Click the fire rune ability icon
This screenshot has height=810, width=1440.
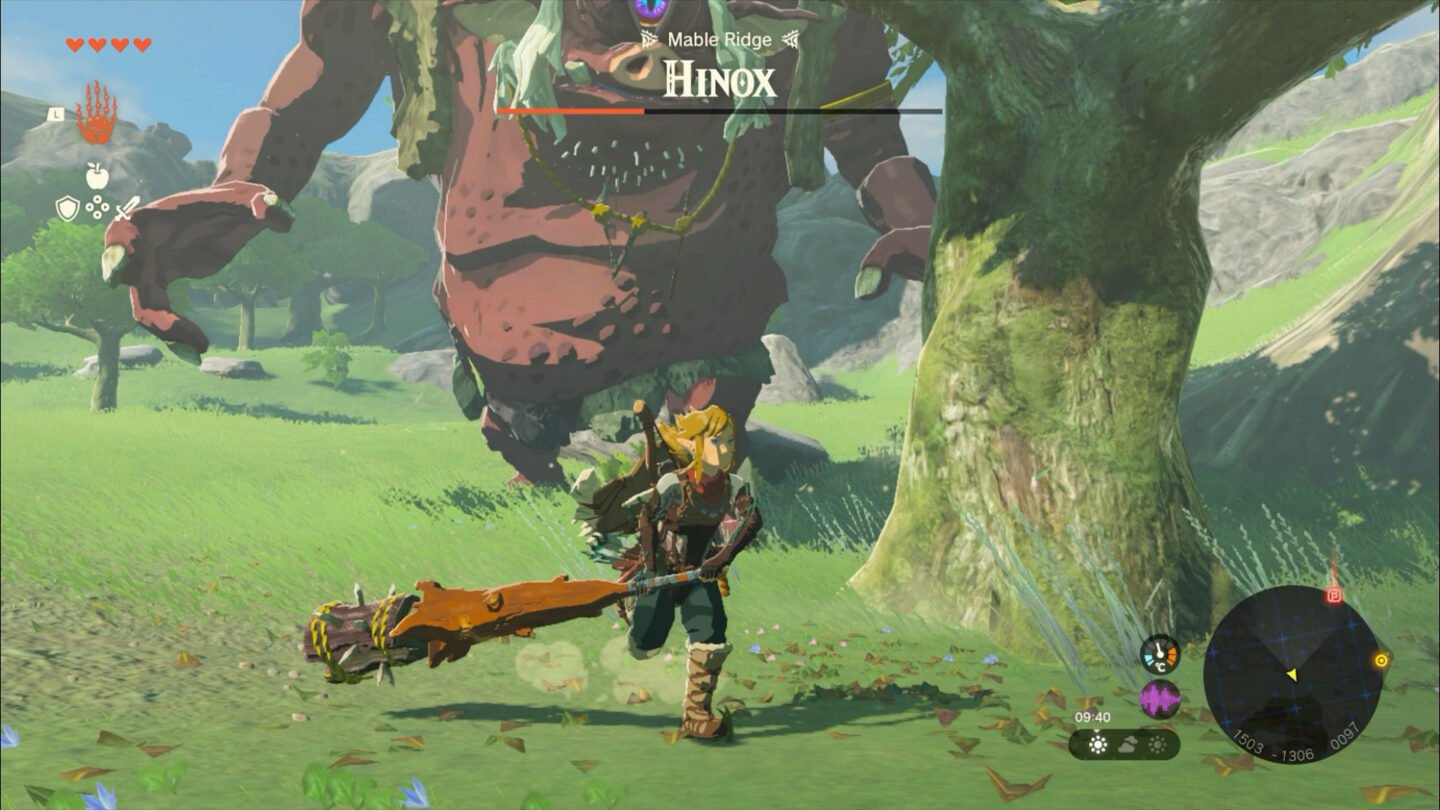tap(95, 120)
